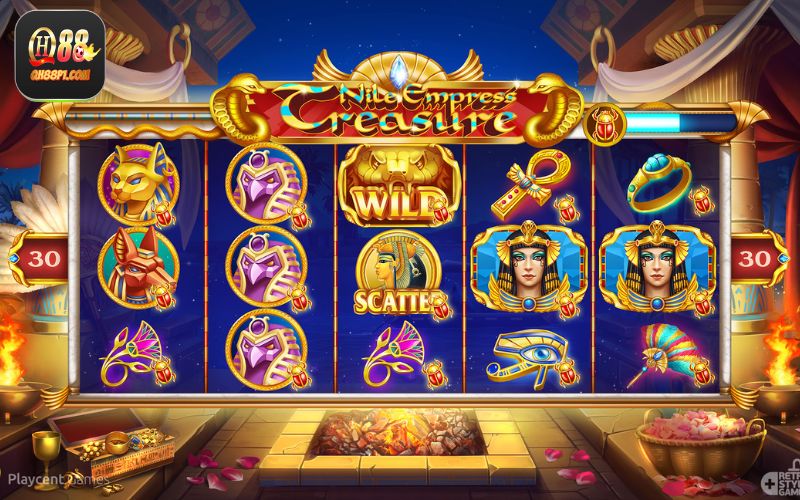Choose the SCATTER pharaoh symbol
800x500 pixels.
pyautogui.click(x=398, y=270)
